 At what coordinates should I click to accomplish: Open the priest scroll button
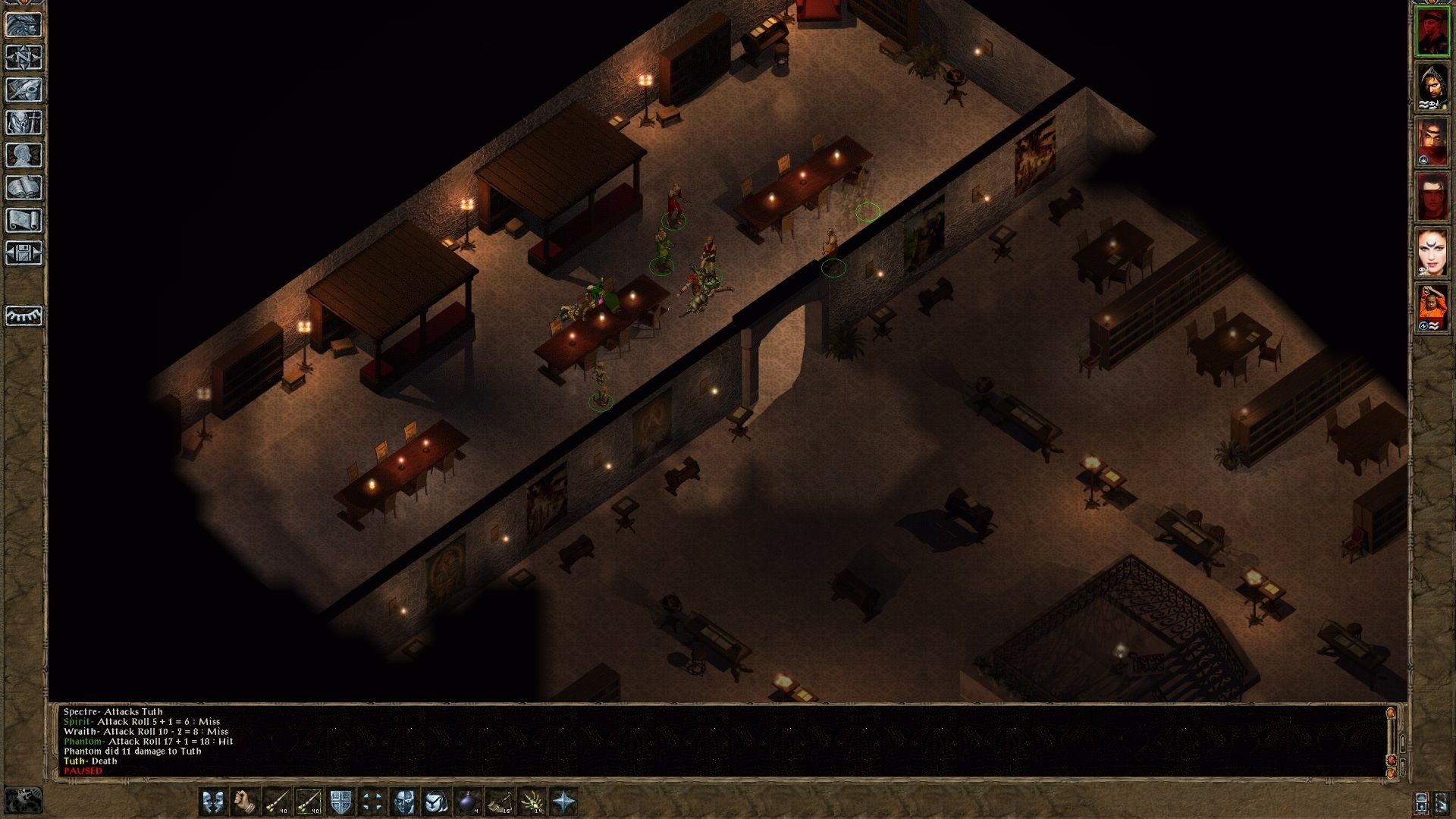click(24, 221)
